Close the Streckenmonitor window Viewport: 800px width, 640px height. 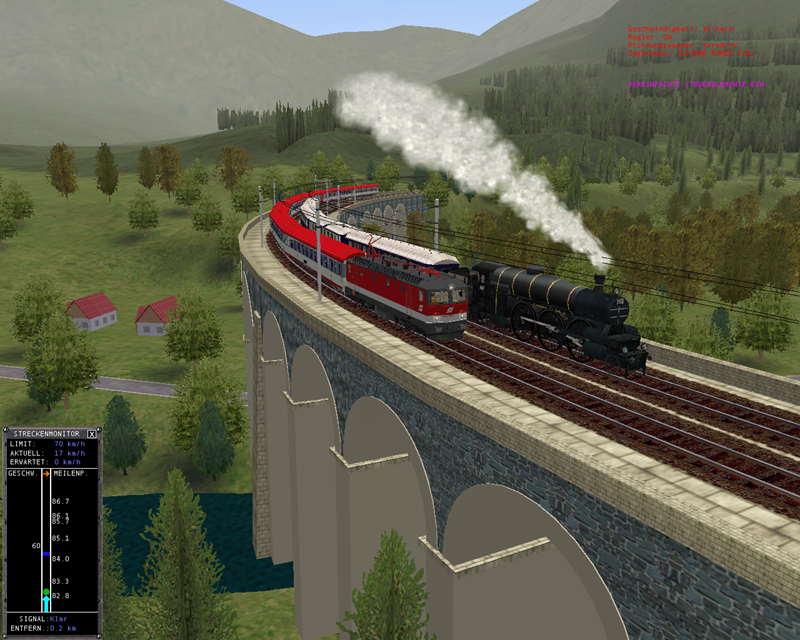[x=92, y=434]
